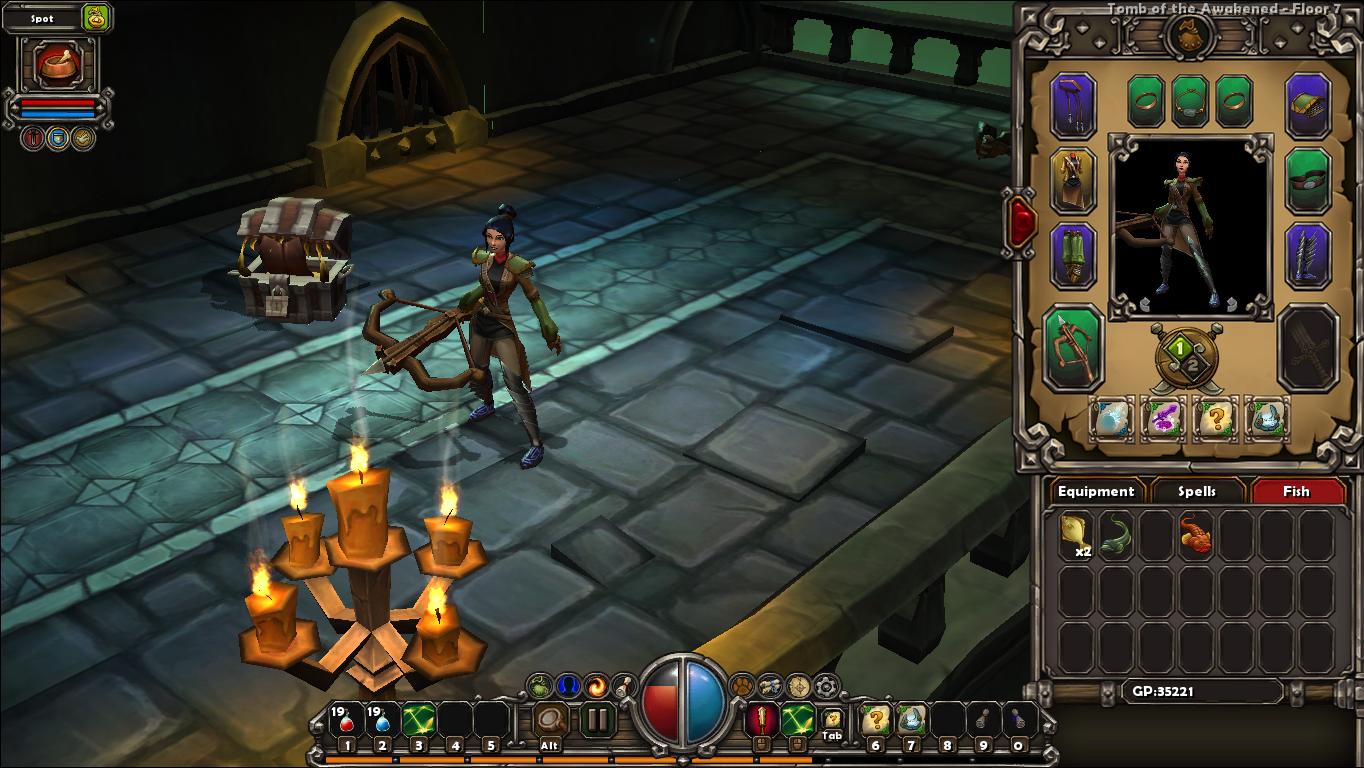Open the settings gear icon near the mana orb

(x=824, y=687)
